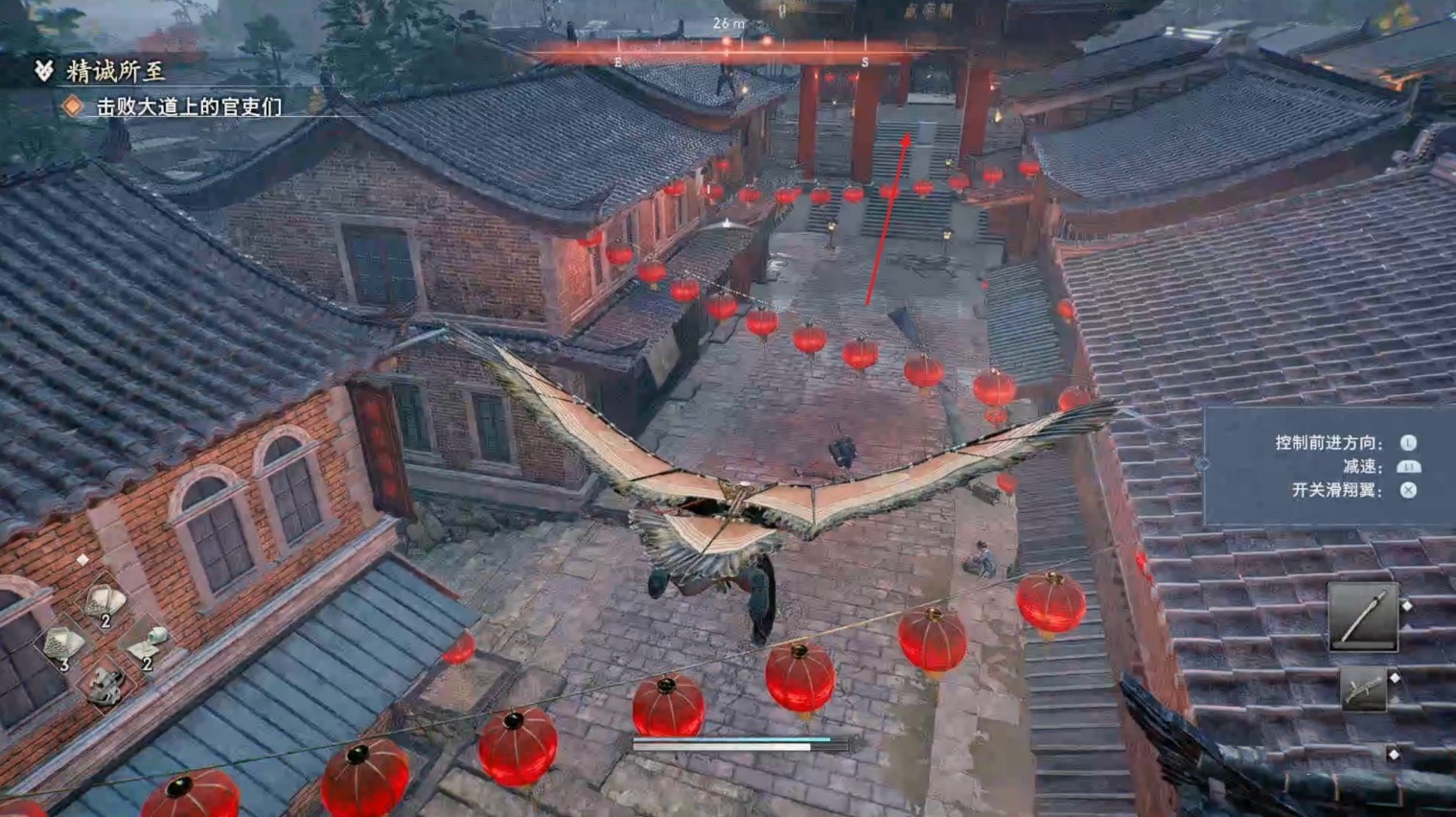Viewport: 1456px width, 817px height.
Task: Choose the mask item slot
Action: pyautogui.click(x=104, y=684)
